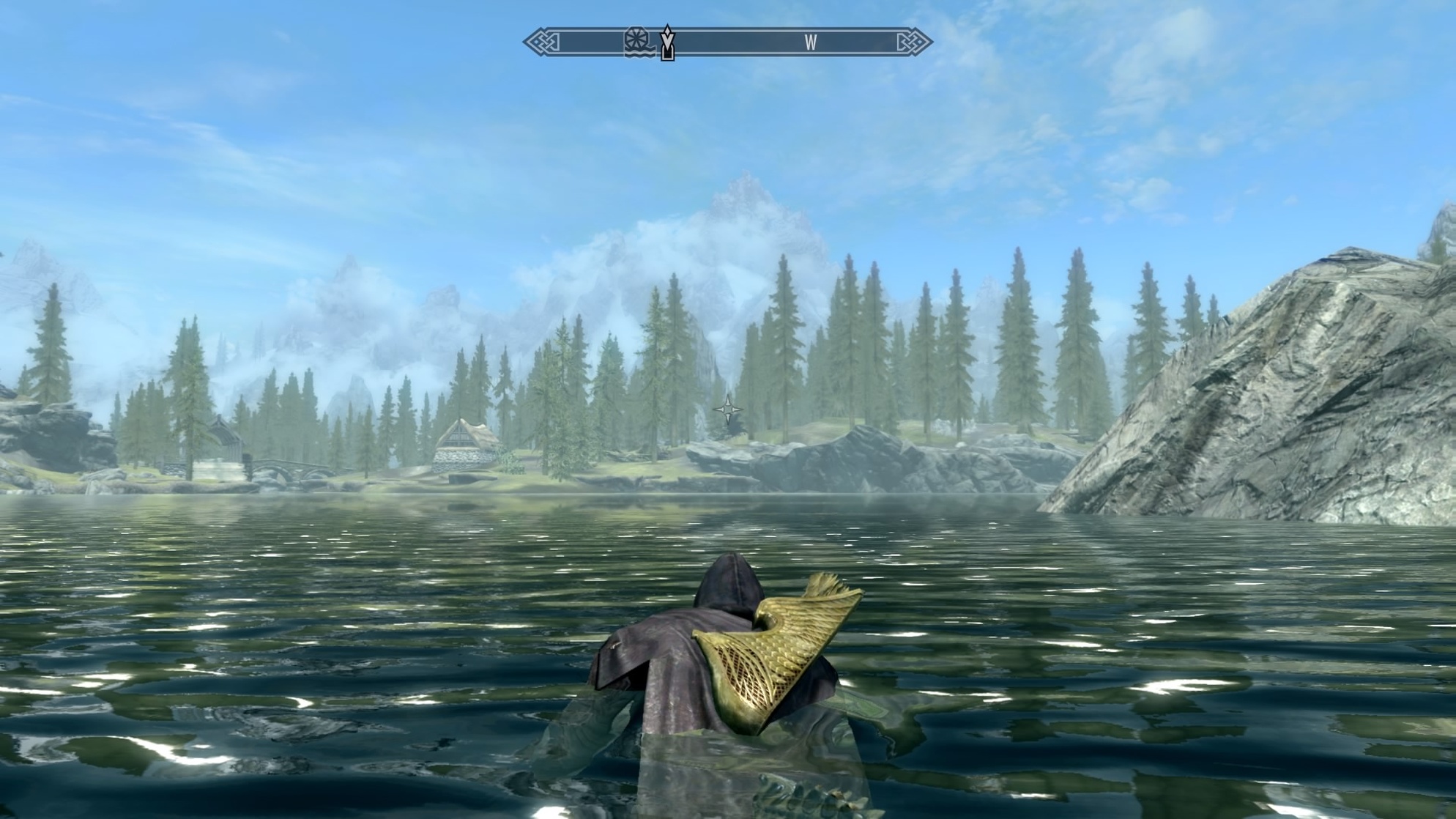Click the diamond tip of the quest marker arrow

pos(667,30)
